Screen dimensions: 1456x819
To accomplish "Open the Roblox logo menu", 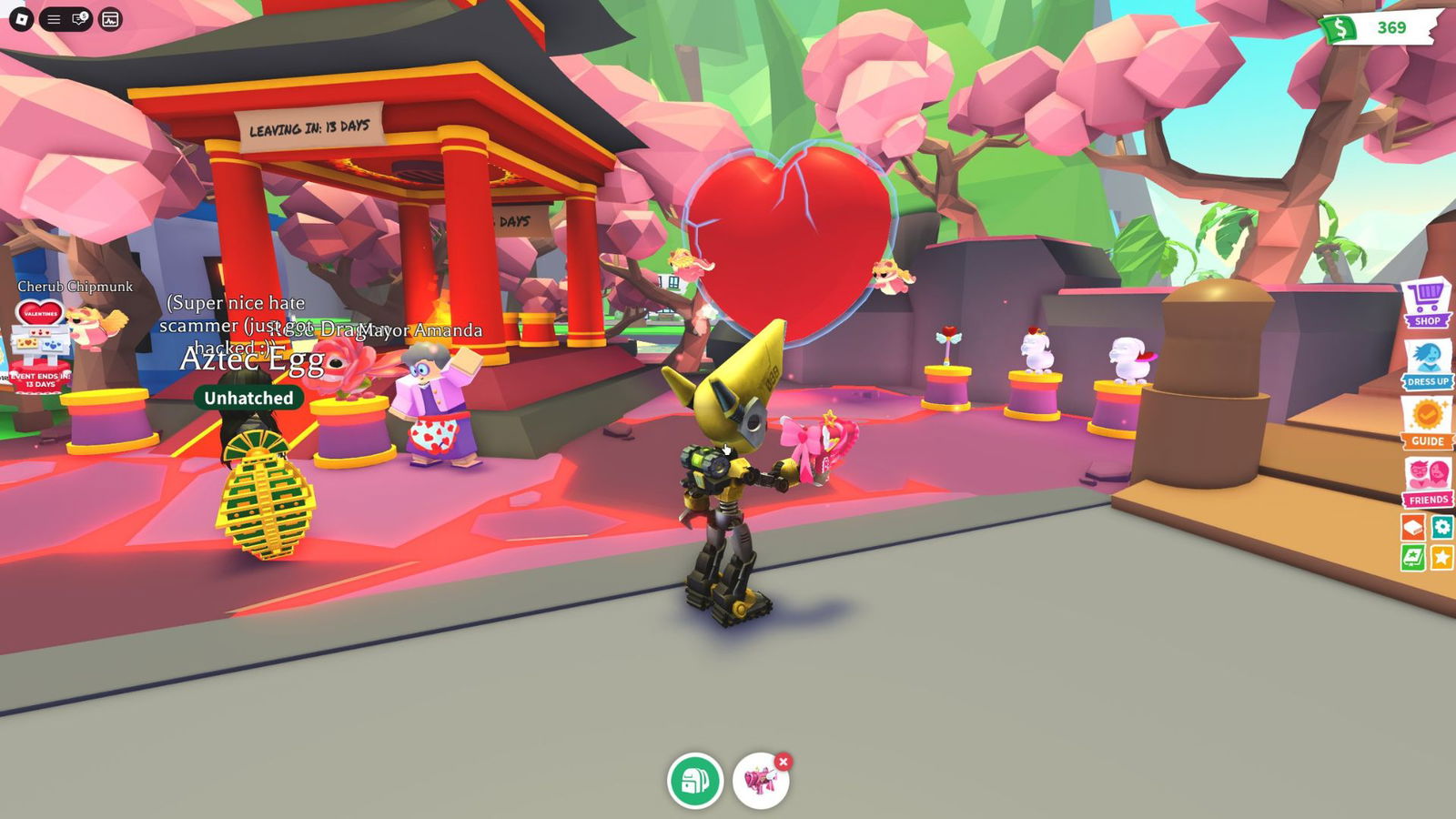I will coord(22,19).
